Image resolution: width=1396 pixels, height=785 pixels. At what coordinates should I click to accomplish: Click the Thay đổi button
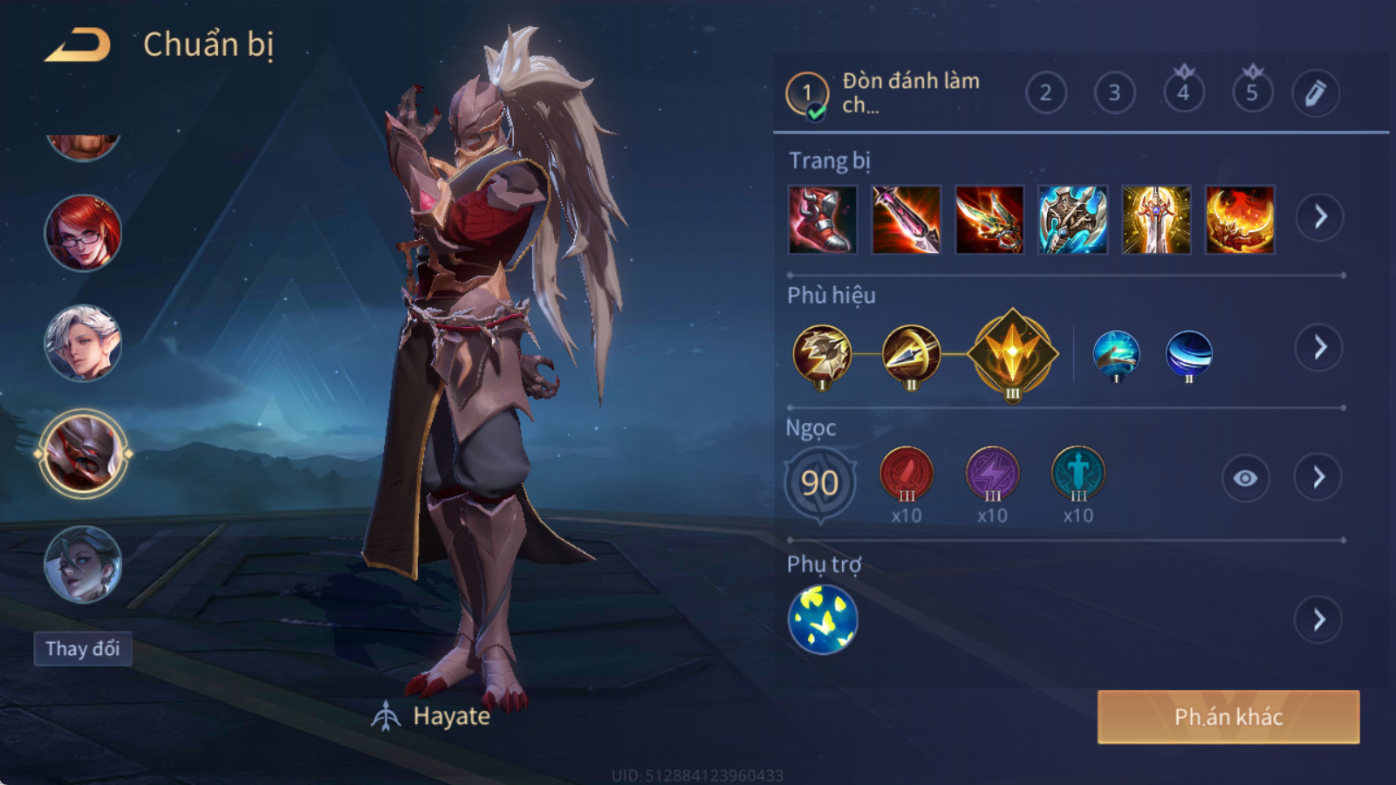[83, 649]
